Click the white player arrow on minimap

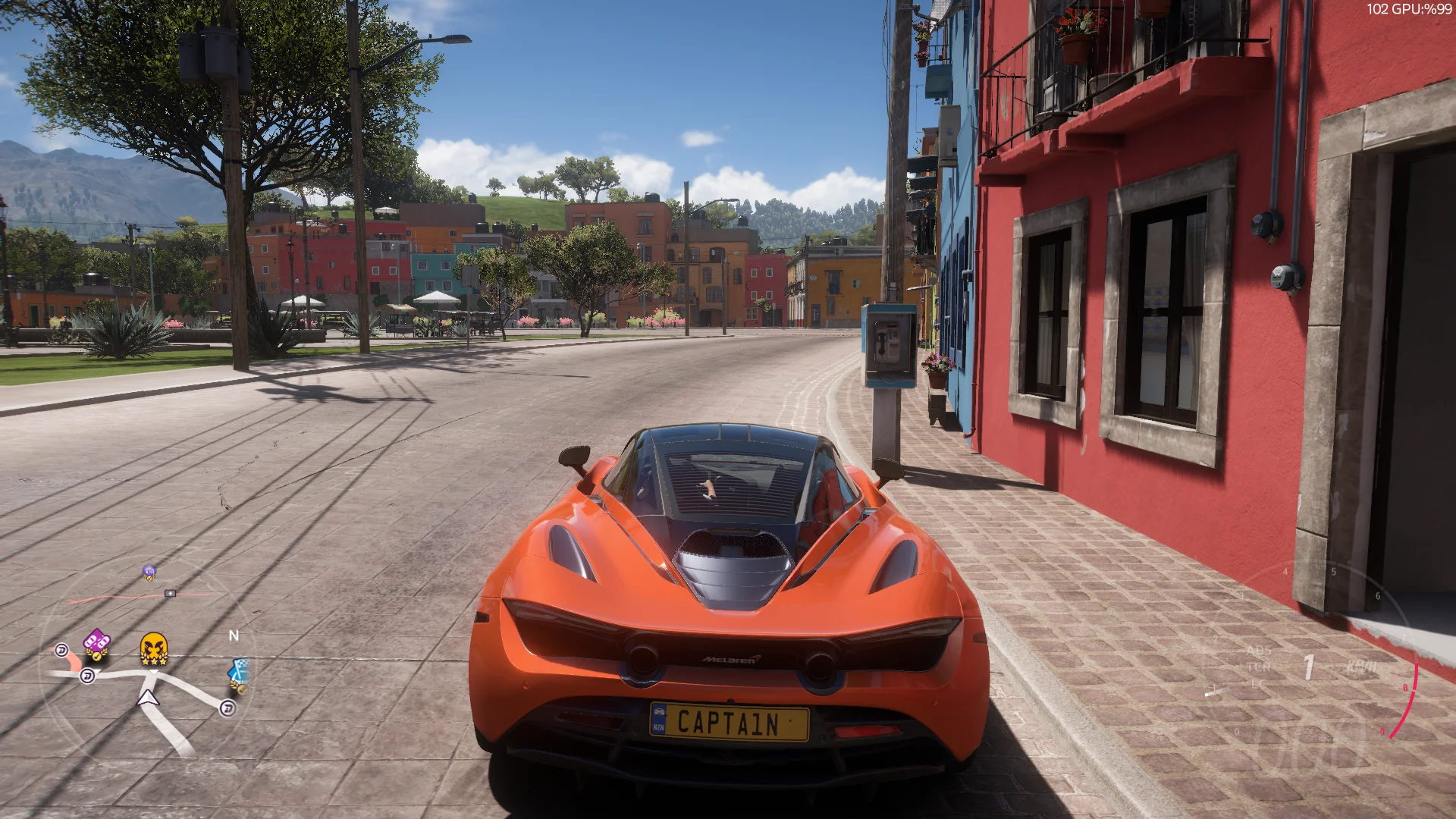pyautogui.click(x=147, y=698)
